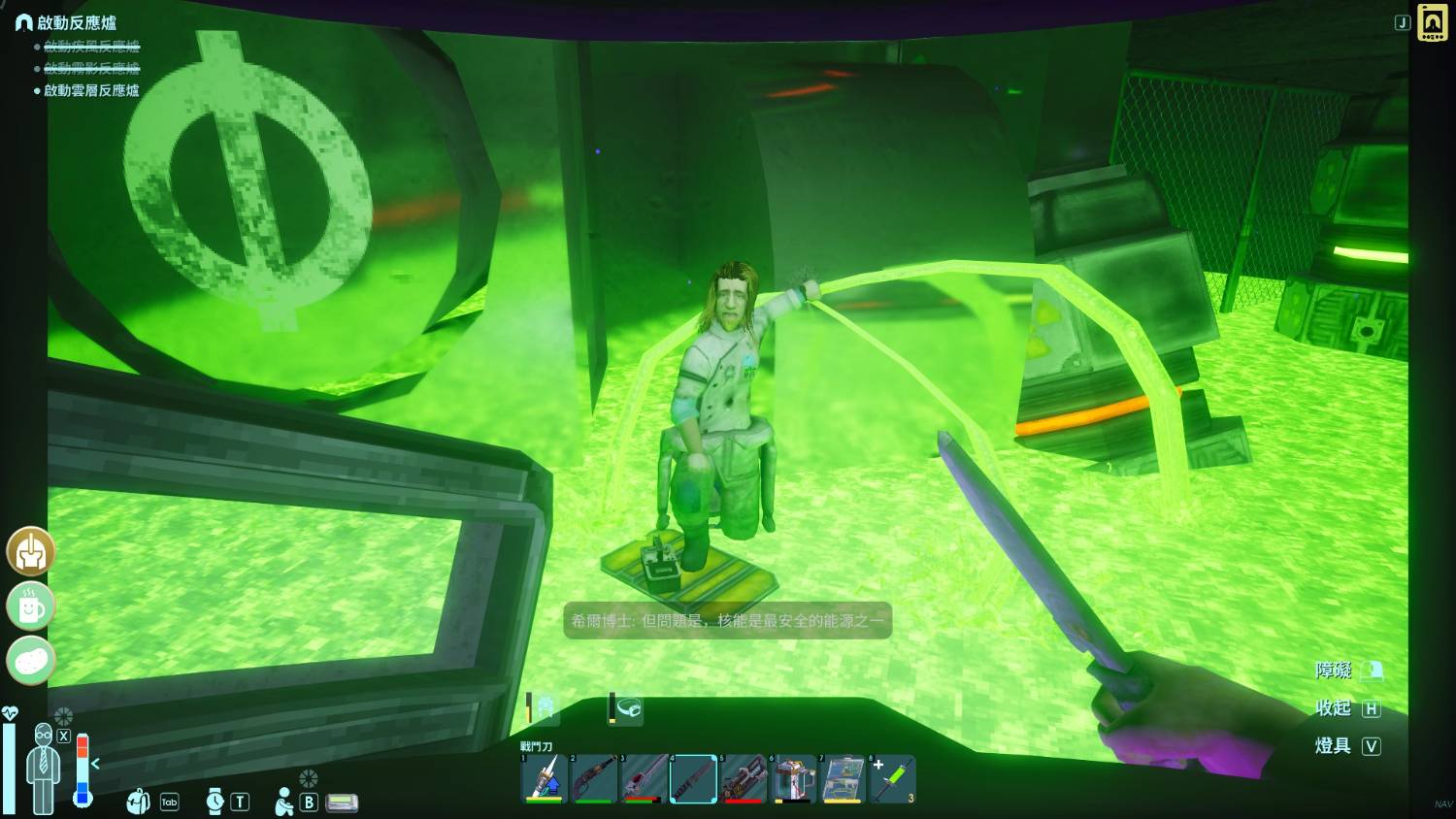Open the journal icon in the corner
The image size is (1456, 819).
coord(1432,22)
